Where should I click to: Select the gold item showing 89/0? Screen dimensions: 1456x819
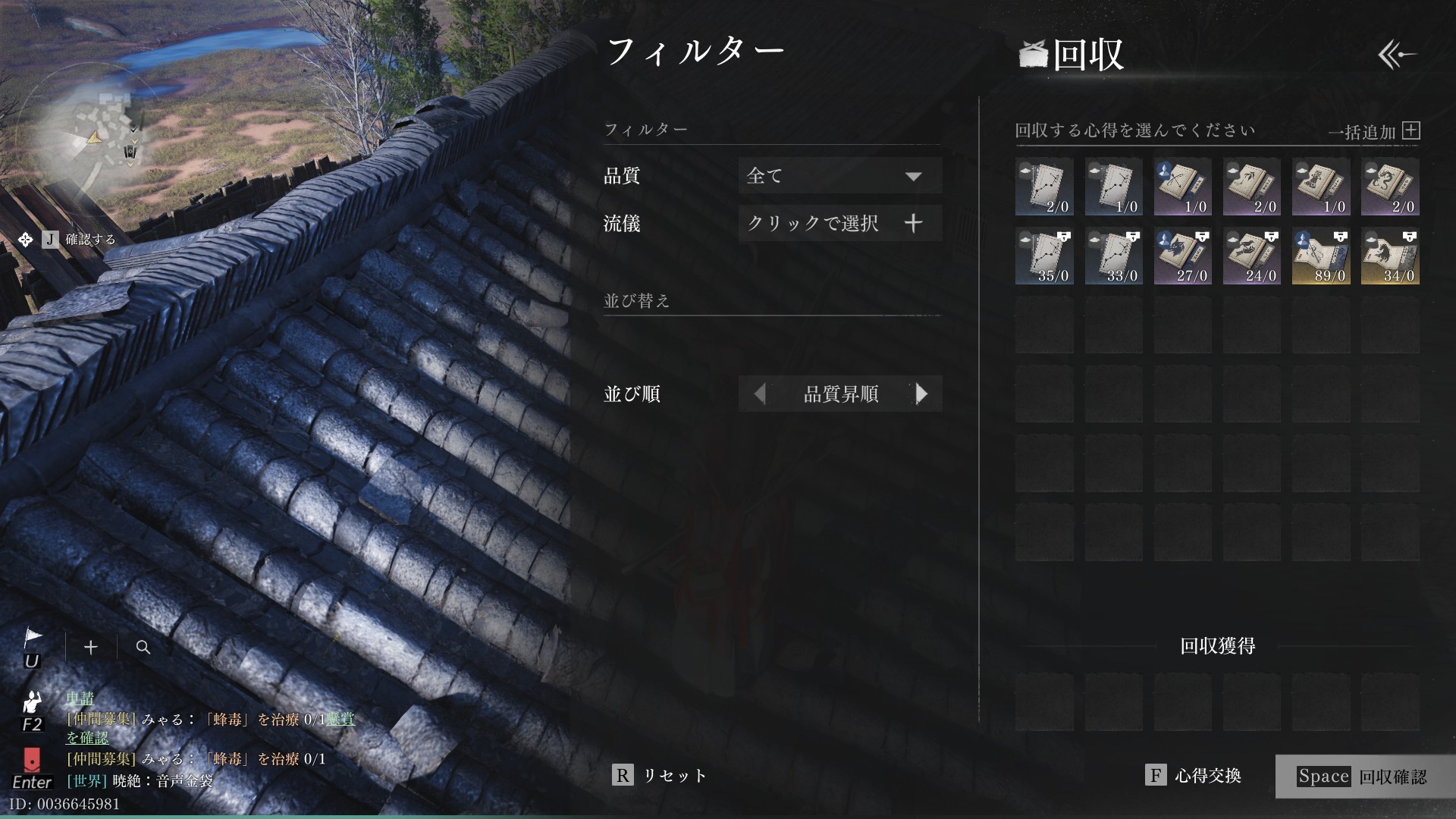[x=1321, y=256]
